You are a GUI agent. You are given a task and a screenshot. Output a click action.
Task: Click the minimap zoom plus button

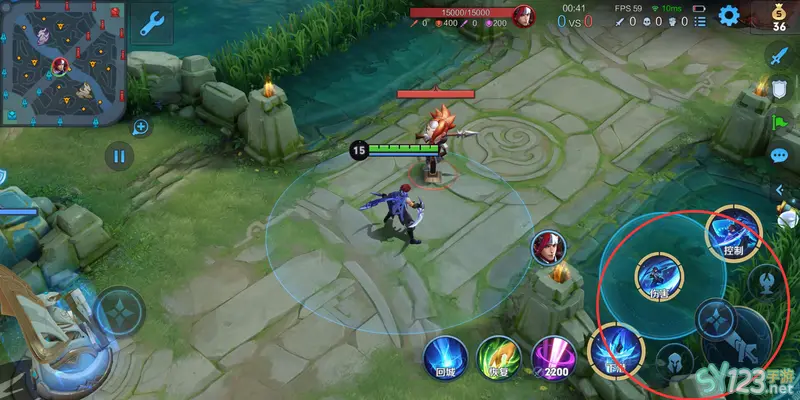click(141, 127)
